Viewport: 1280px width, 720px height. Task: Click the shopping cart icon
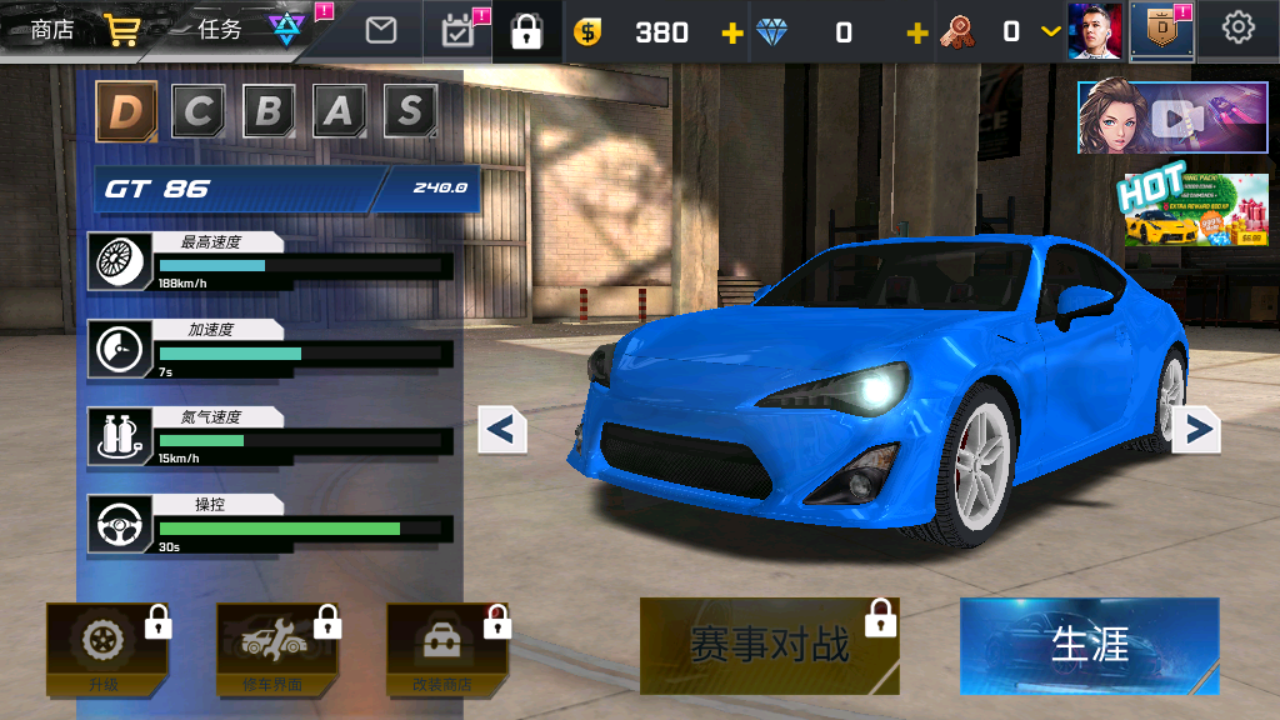(x=121, y=30)
